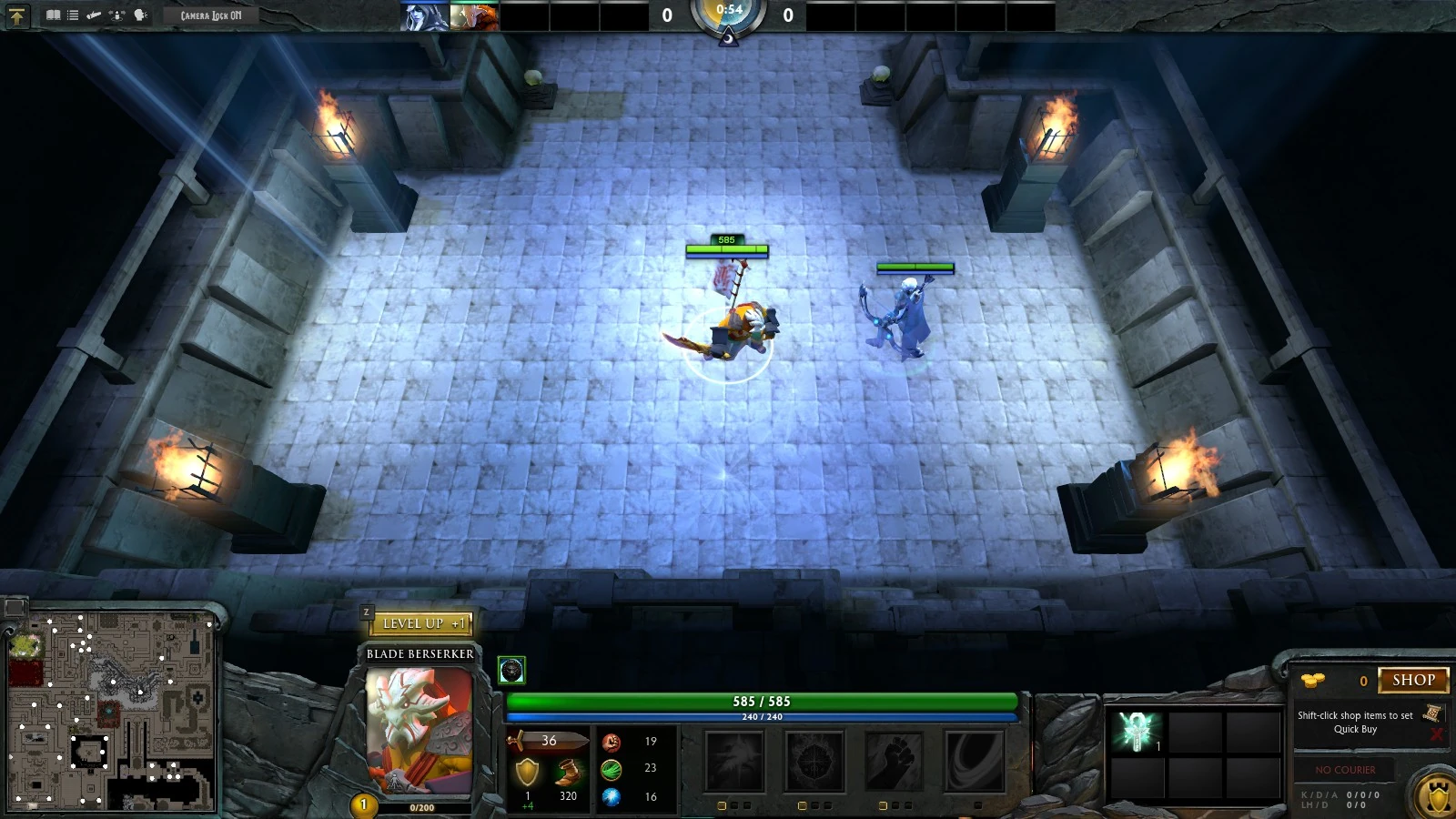Image resolution: width=1456 pixels, height=819 pixels.
Task: Open the SHOP
Action: click(1413, 680)
